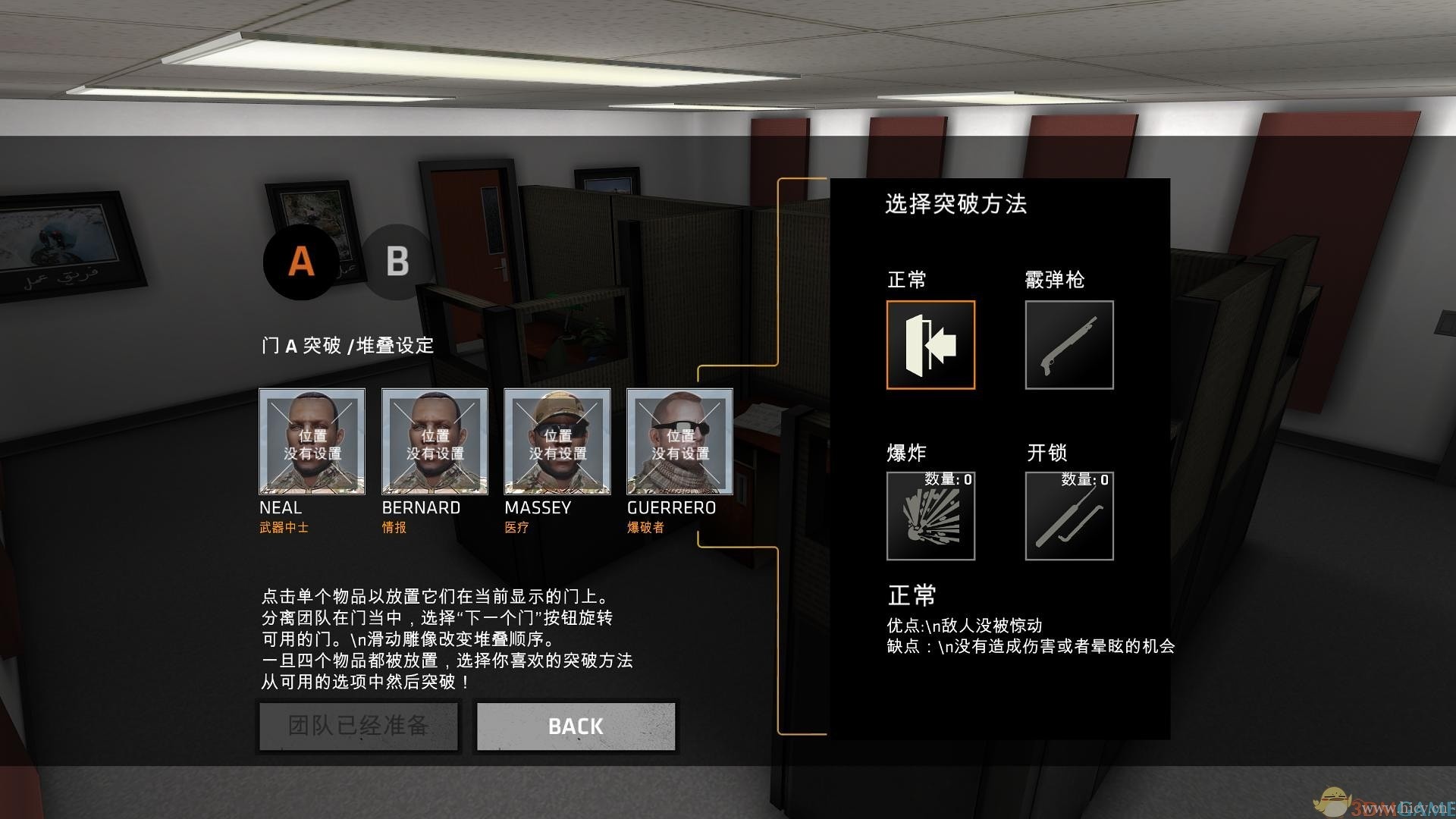Select GUERRERO's portrait card
Viewport: 1456px width, 819px height.
point(679,441)
